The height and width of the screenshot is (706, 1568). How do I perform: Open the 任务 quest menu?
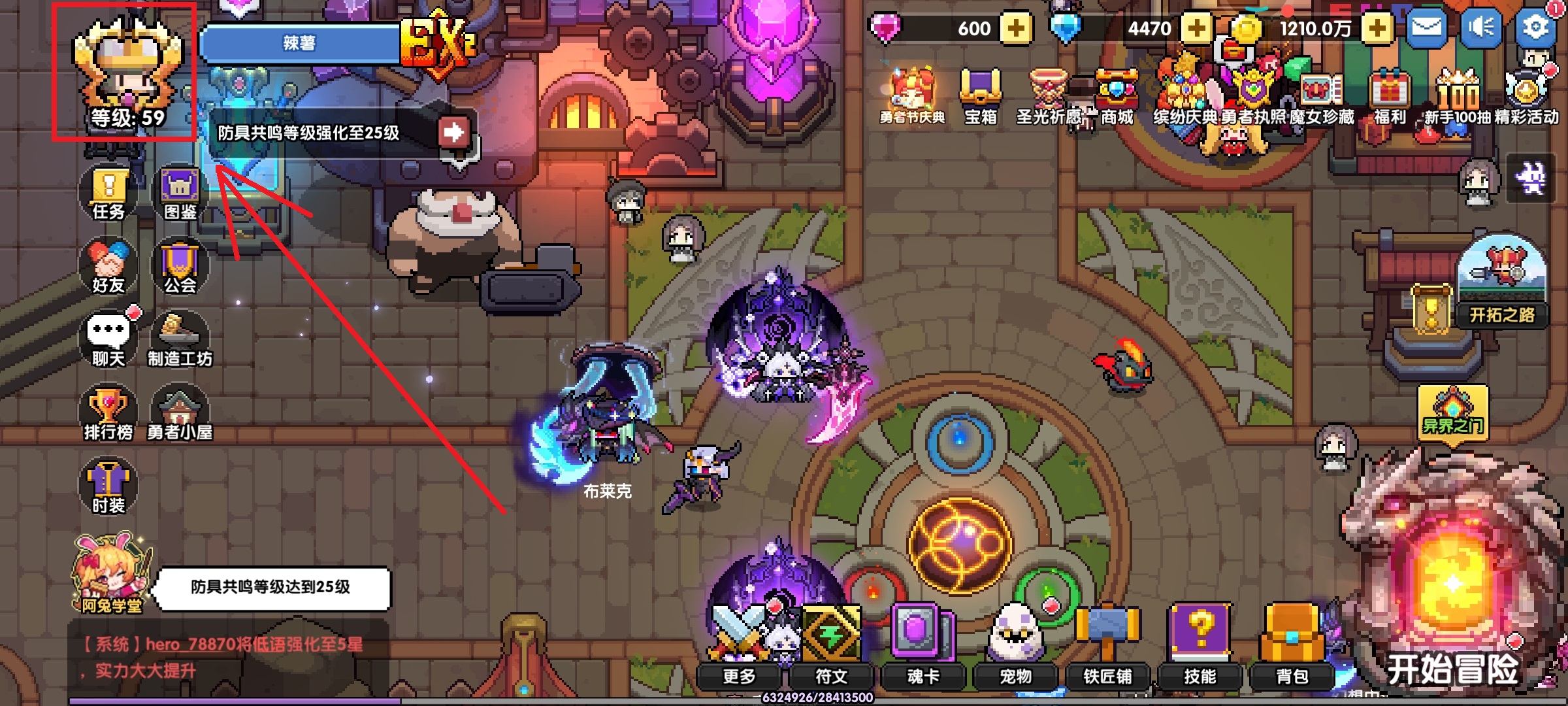click(108, 193)
